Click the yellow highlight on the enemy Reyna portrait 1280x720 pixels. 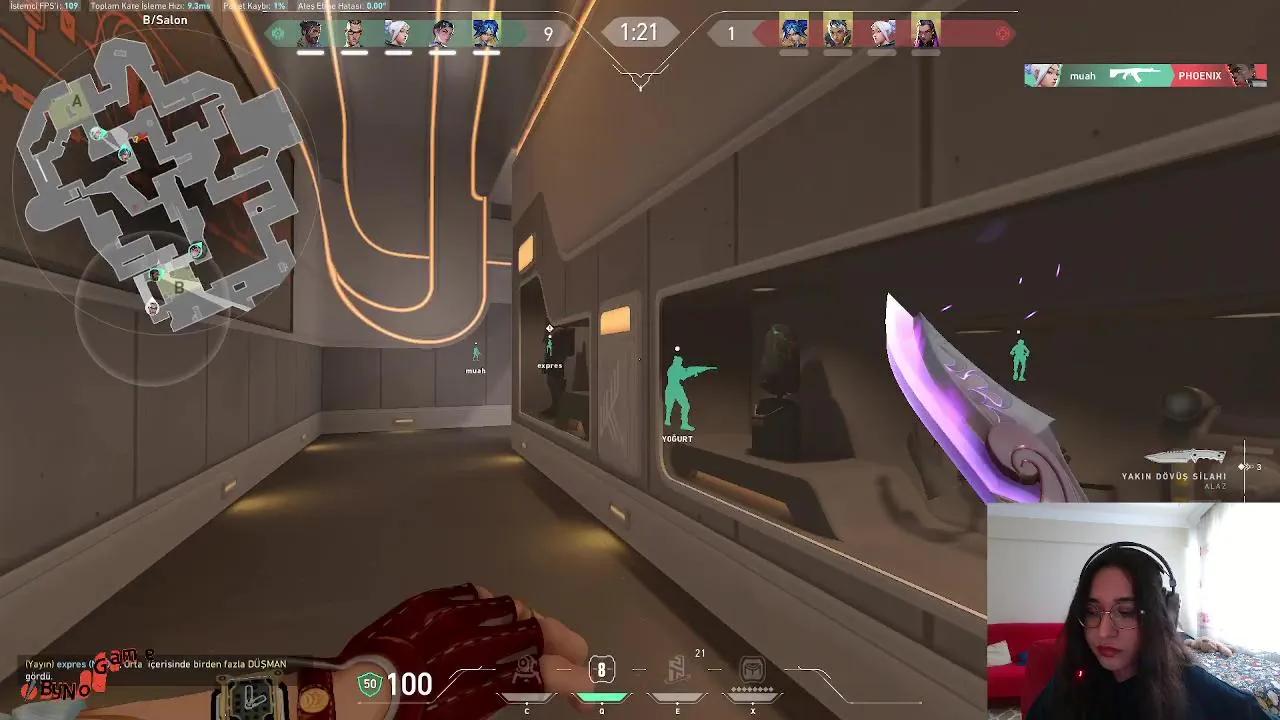coord(925,32)
